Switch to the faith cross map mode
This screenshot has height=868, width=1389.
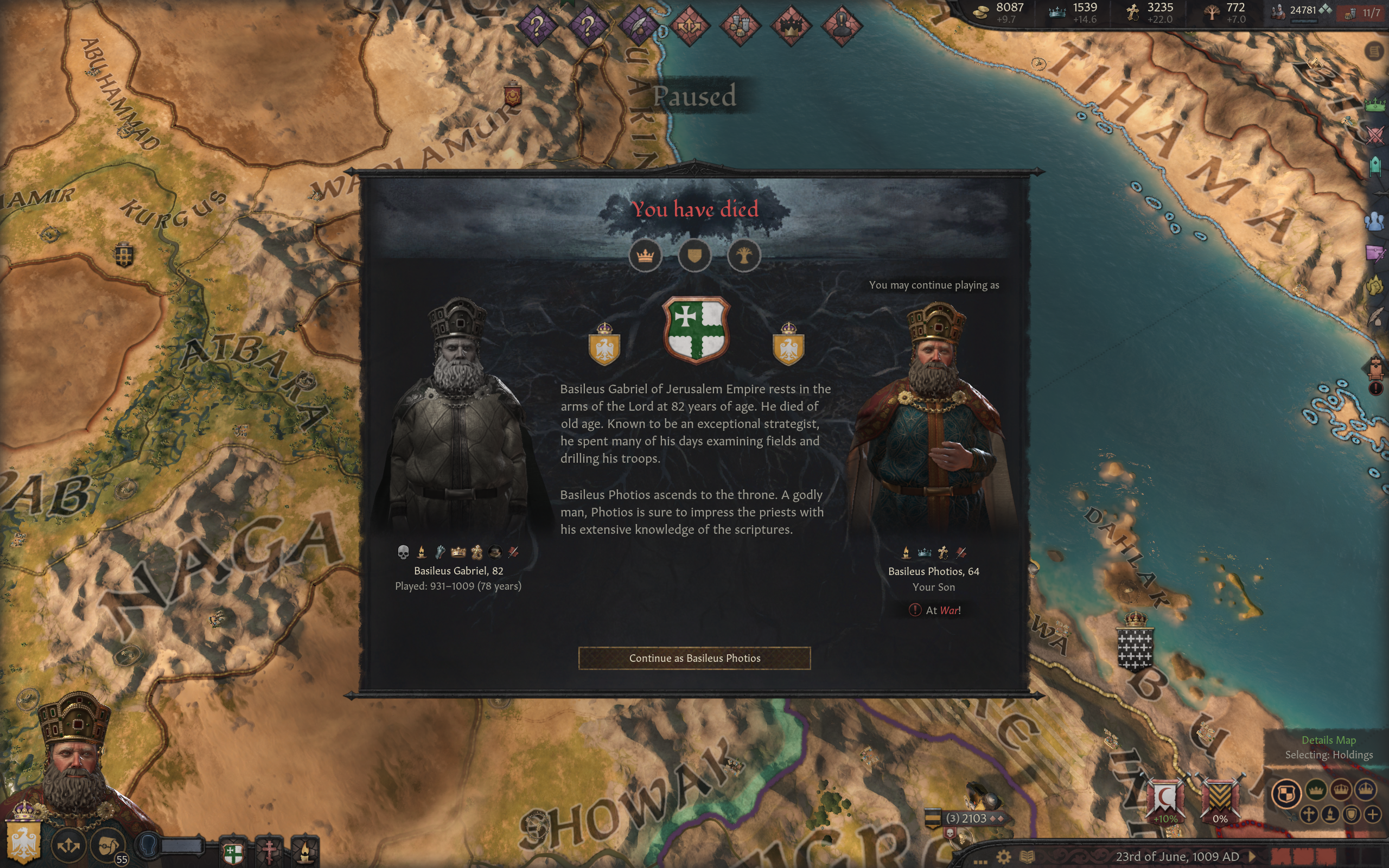tap(1309, 814)
